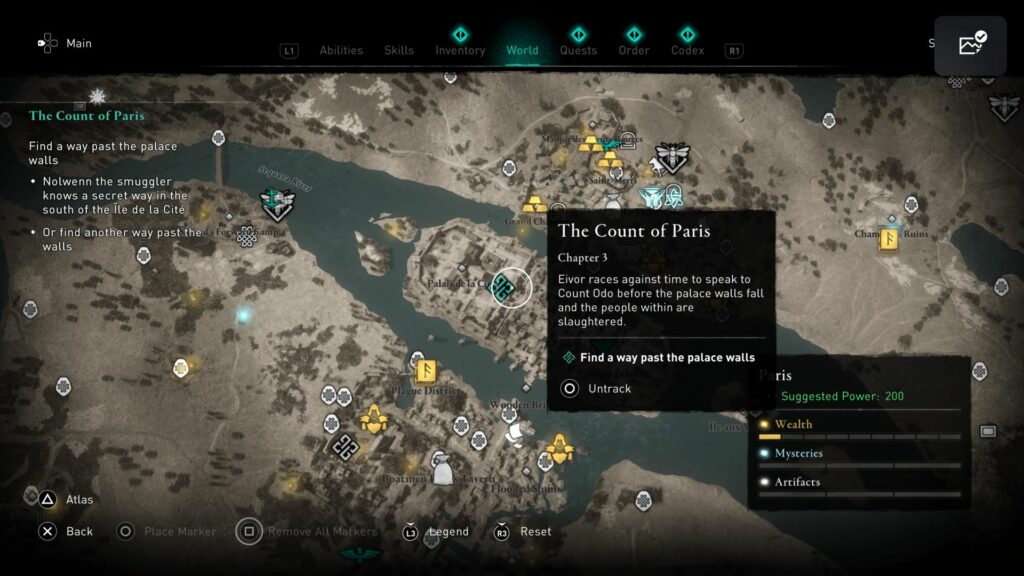Click the tracked quest title The Count of Paris

(x=87, y=115)
